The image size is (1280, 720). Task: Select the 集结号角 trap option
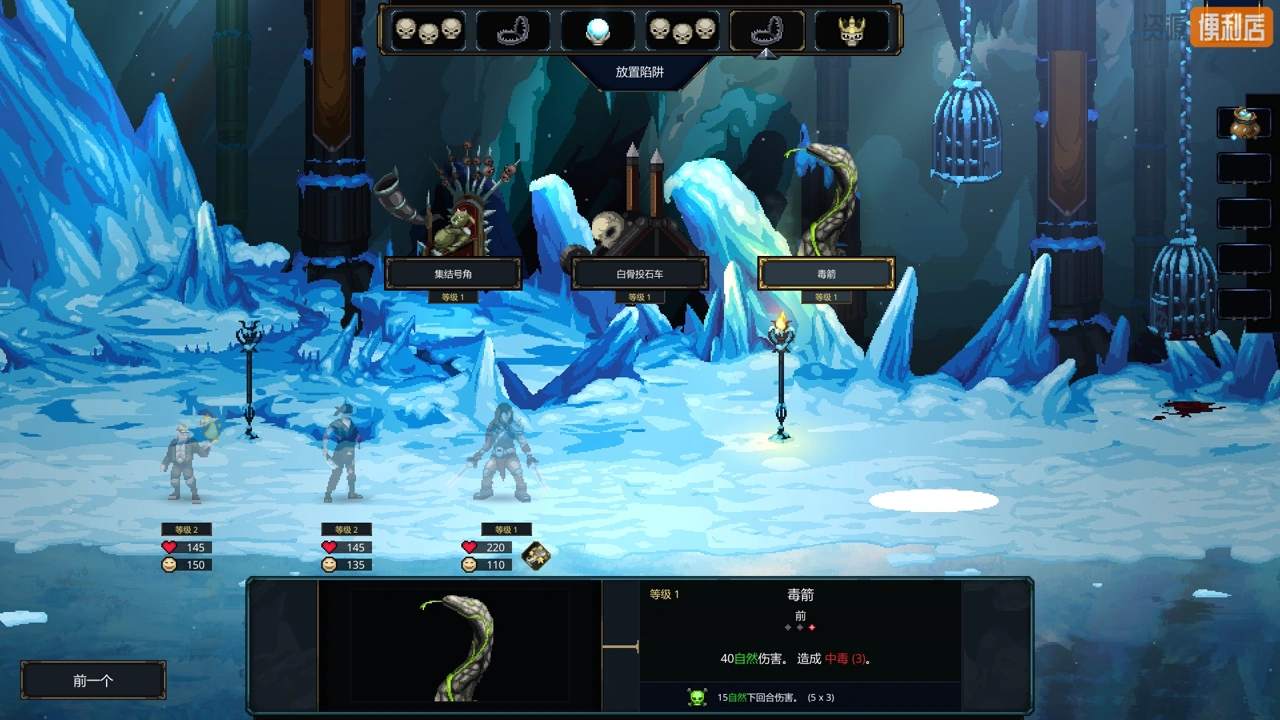(x=453, y=273)
